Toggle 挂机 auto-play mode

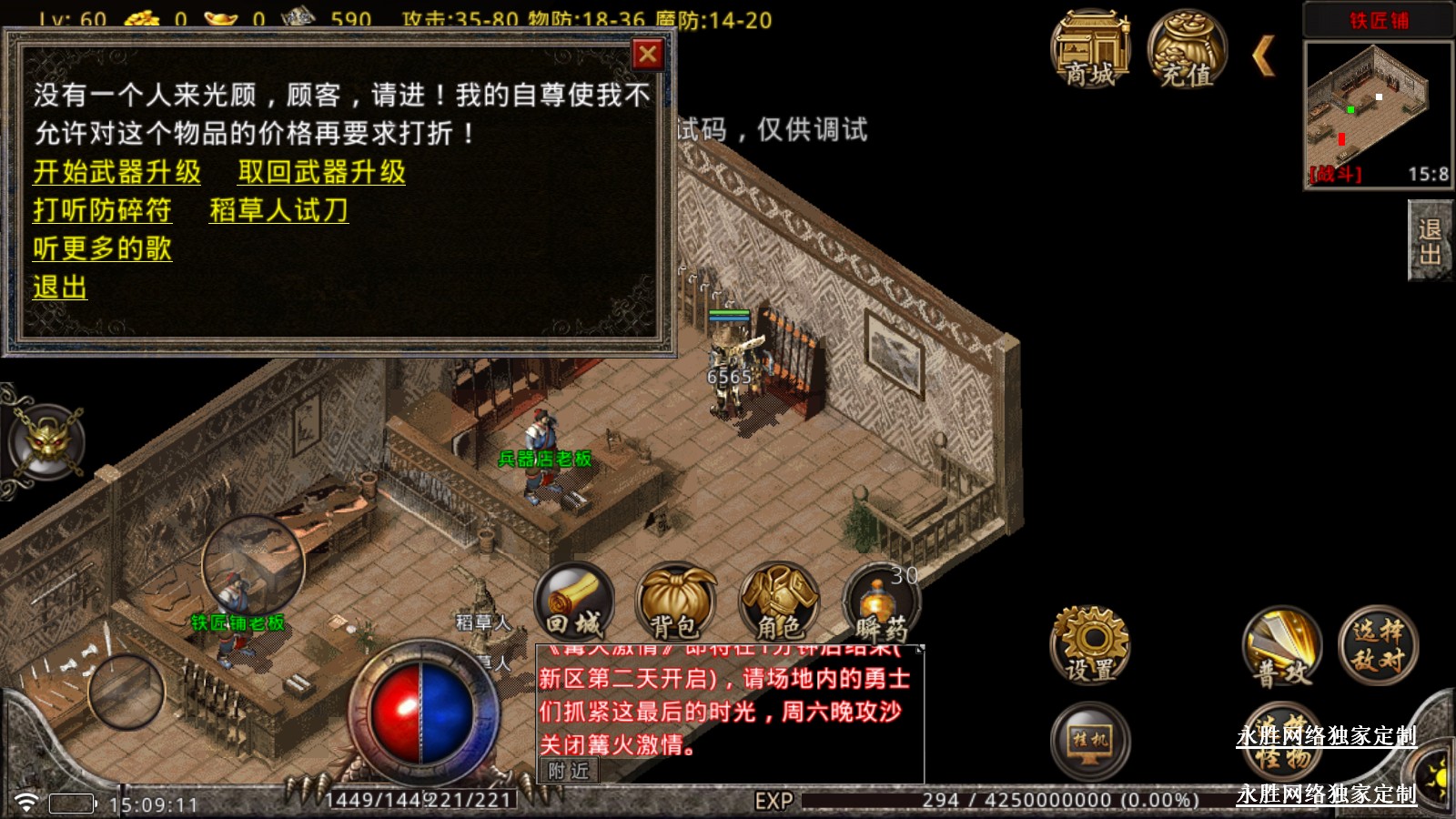[1090, 741]
